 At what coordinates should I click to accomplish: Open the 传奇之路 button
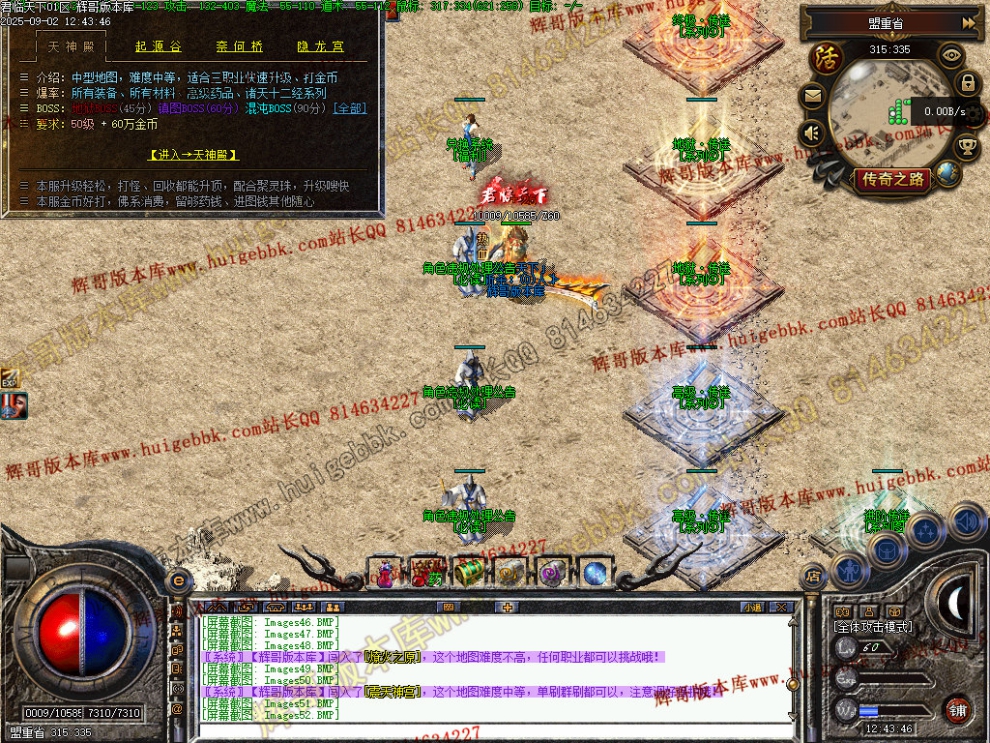click(892, 180)
